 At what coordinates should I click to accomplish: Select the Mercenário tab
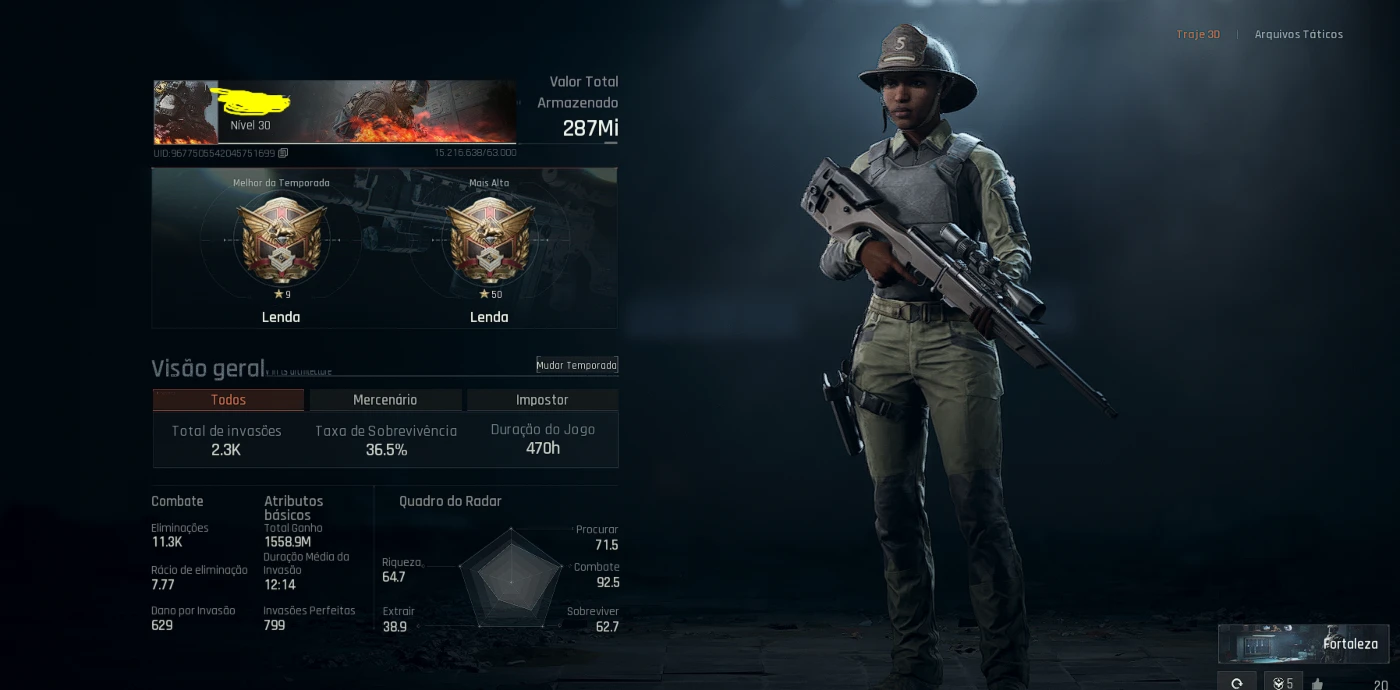tap(385, 400)
